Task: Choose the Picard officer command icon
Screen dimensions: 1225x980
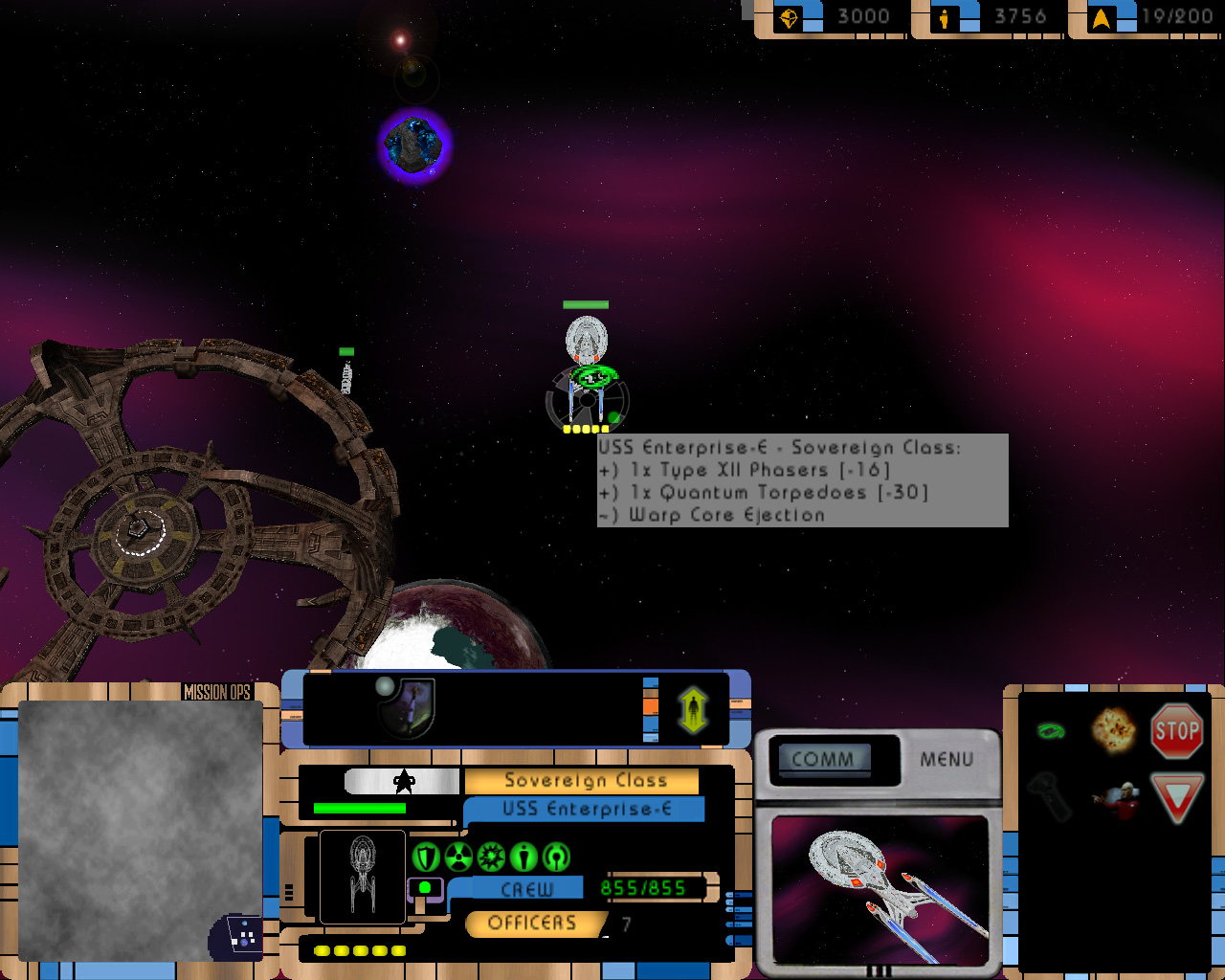Action: click(x=1116, y=799)
